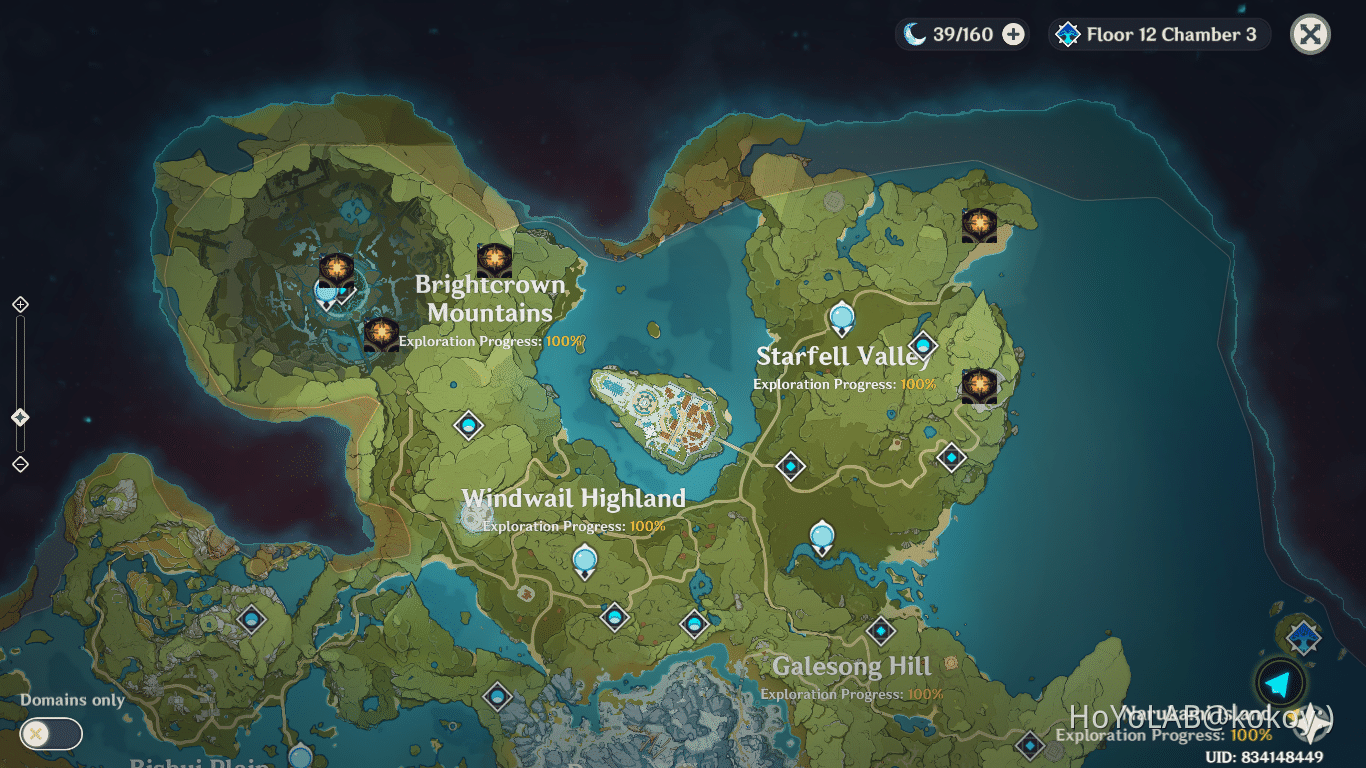The height and width of the screenshot is (768, 1366).
Task: Open the Floor 12 Chamber 3 abyss panel
Action: (x=1157, y=33)
